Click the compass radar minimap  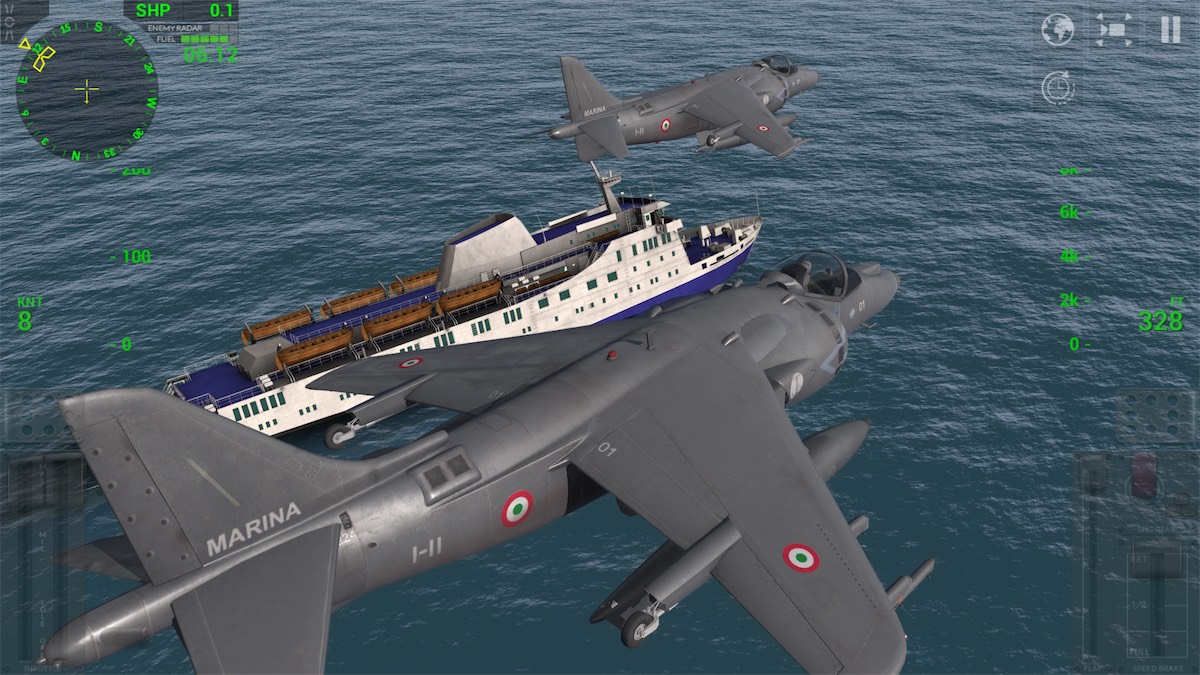coord(87,91)
